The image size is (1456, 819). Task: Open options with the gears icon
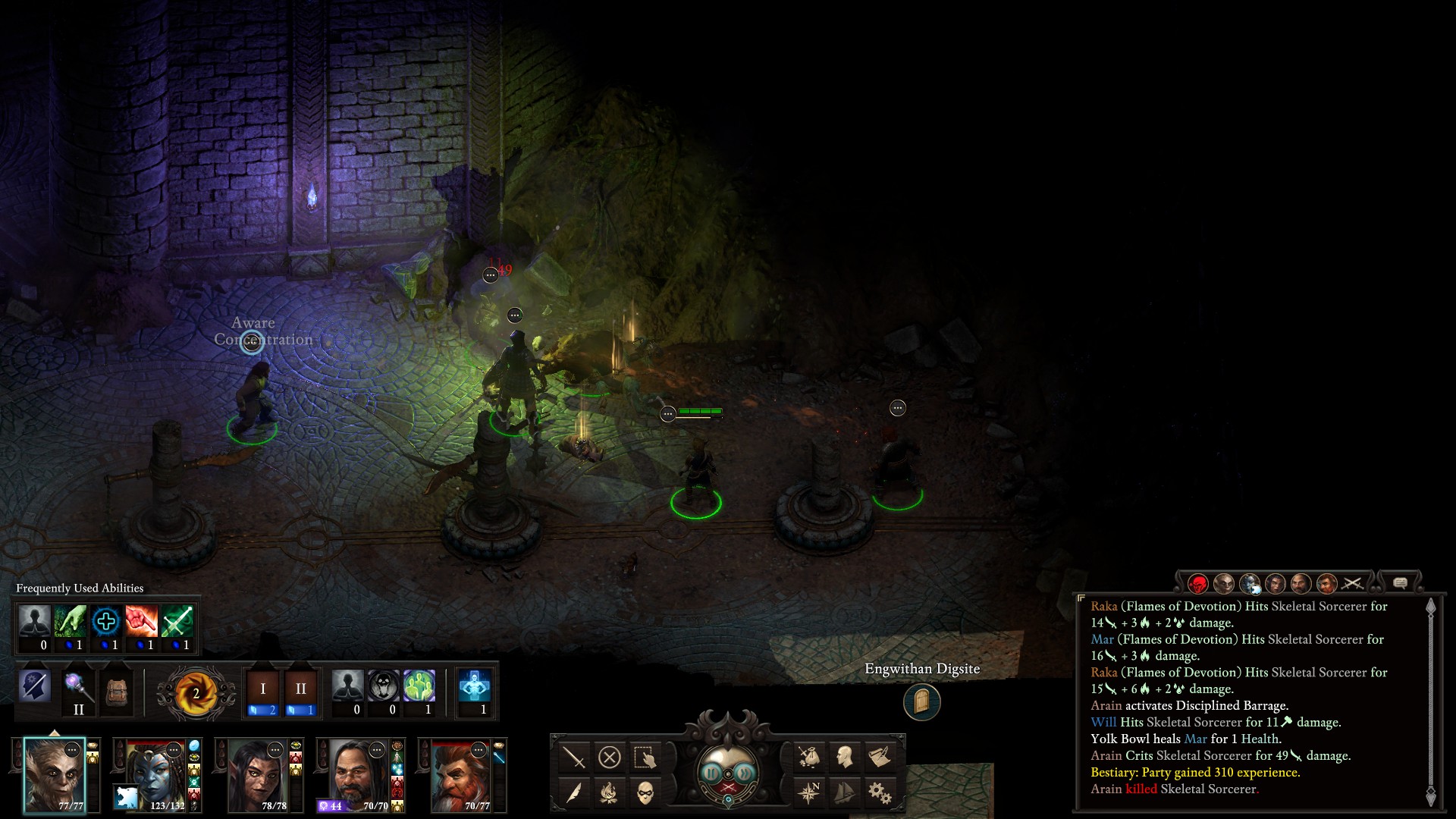coord(880,793)
